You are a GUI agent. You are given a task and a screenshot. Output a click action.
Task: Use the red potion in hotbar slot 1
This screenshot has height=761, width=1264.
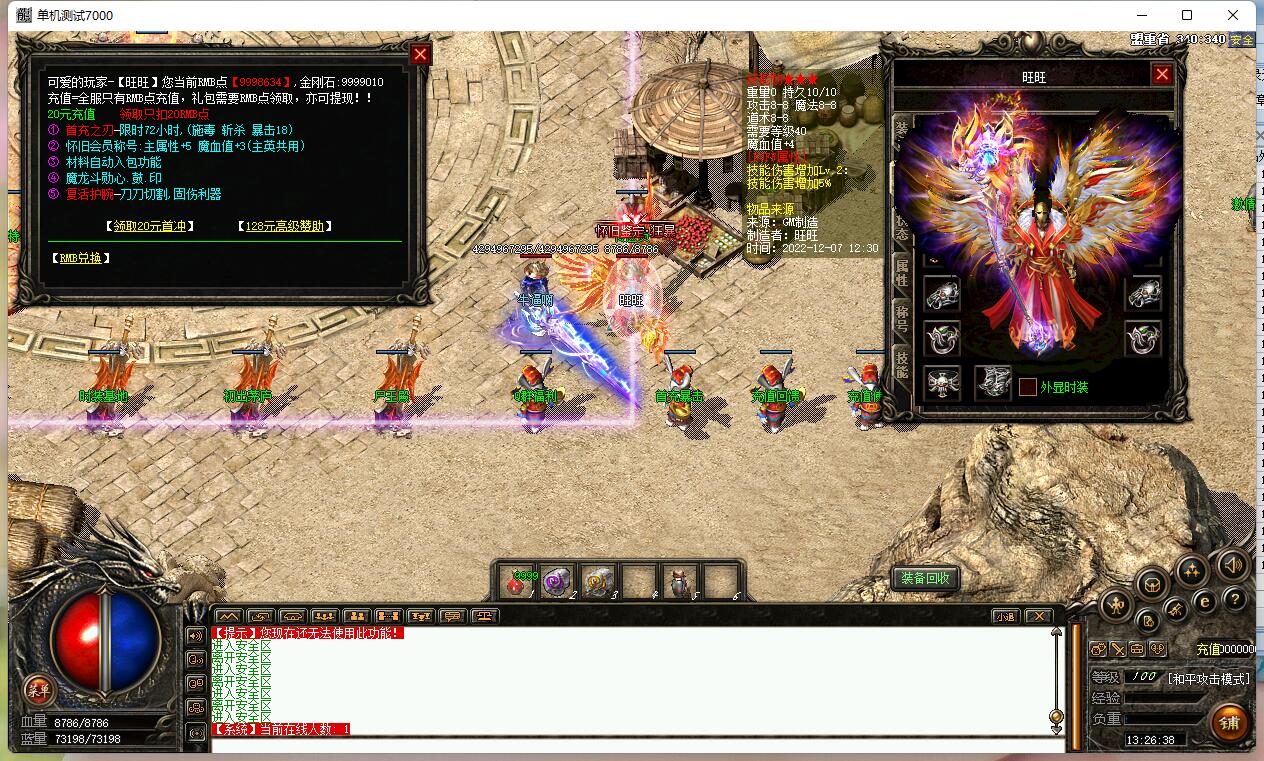[x=517, y=582]
